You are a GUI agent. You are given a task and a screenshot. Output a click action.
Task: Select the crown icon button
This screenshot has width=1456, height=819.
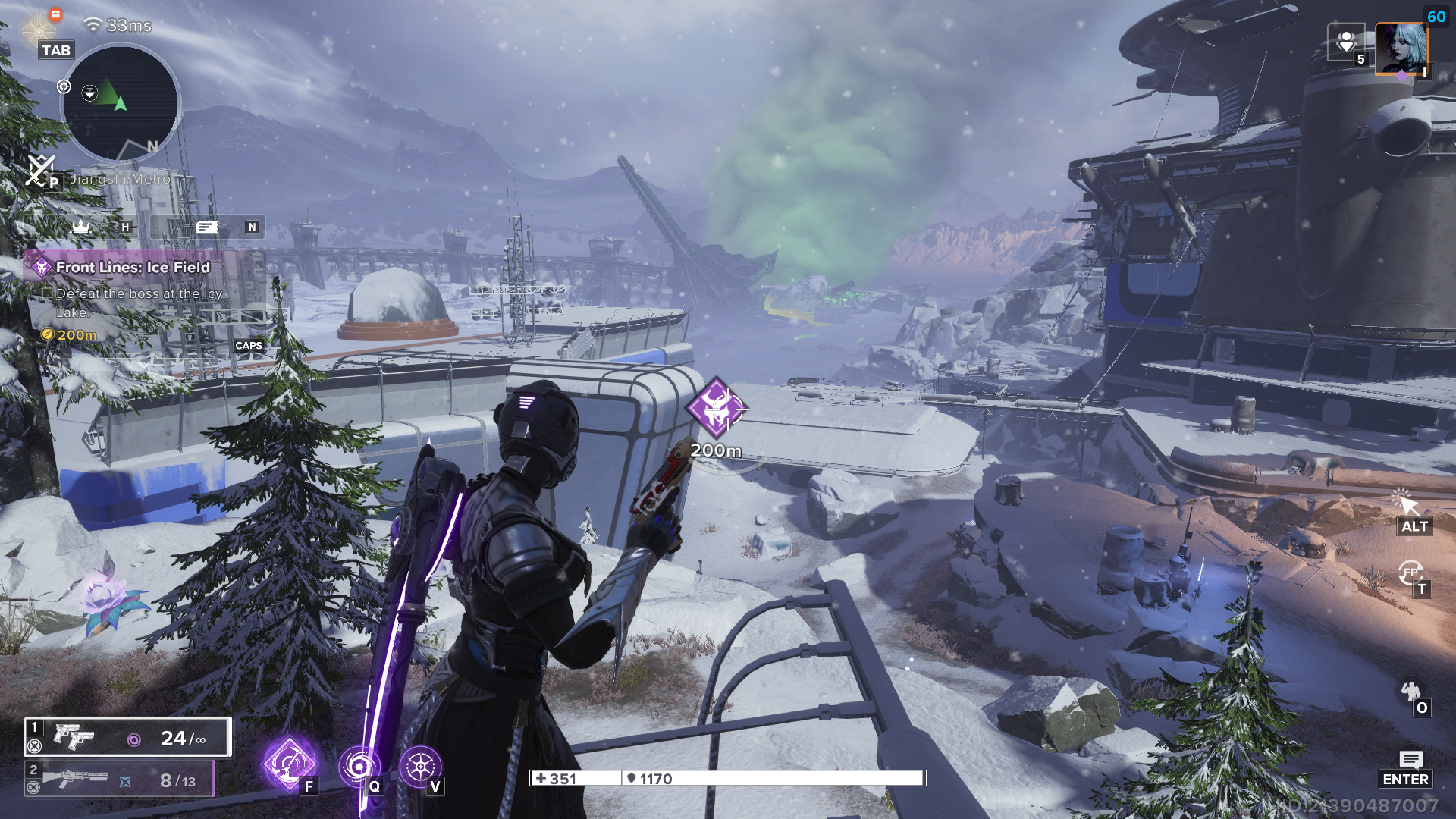click(x=81, y=226)
